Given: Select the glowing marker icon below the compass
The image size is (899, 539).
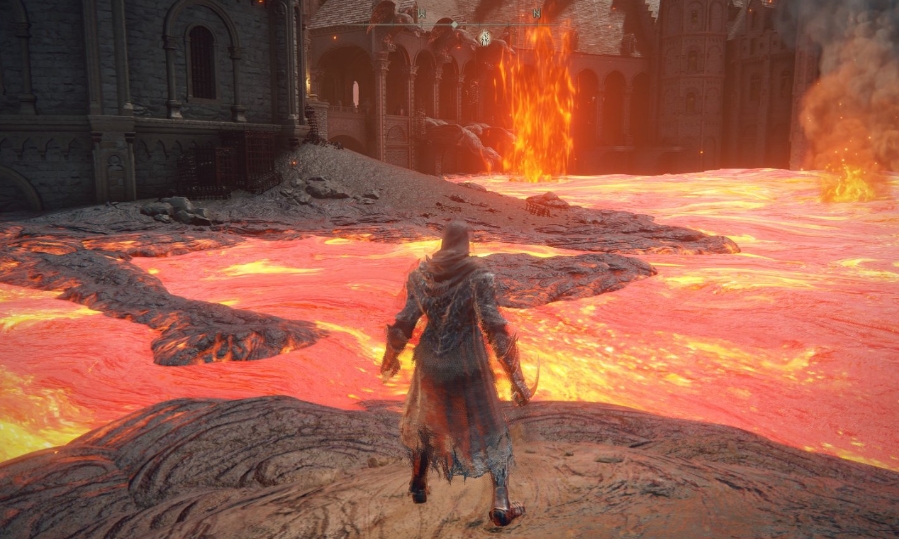Looking at the screenshot, I should point(485,38).
